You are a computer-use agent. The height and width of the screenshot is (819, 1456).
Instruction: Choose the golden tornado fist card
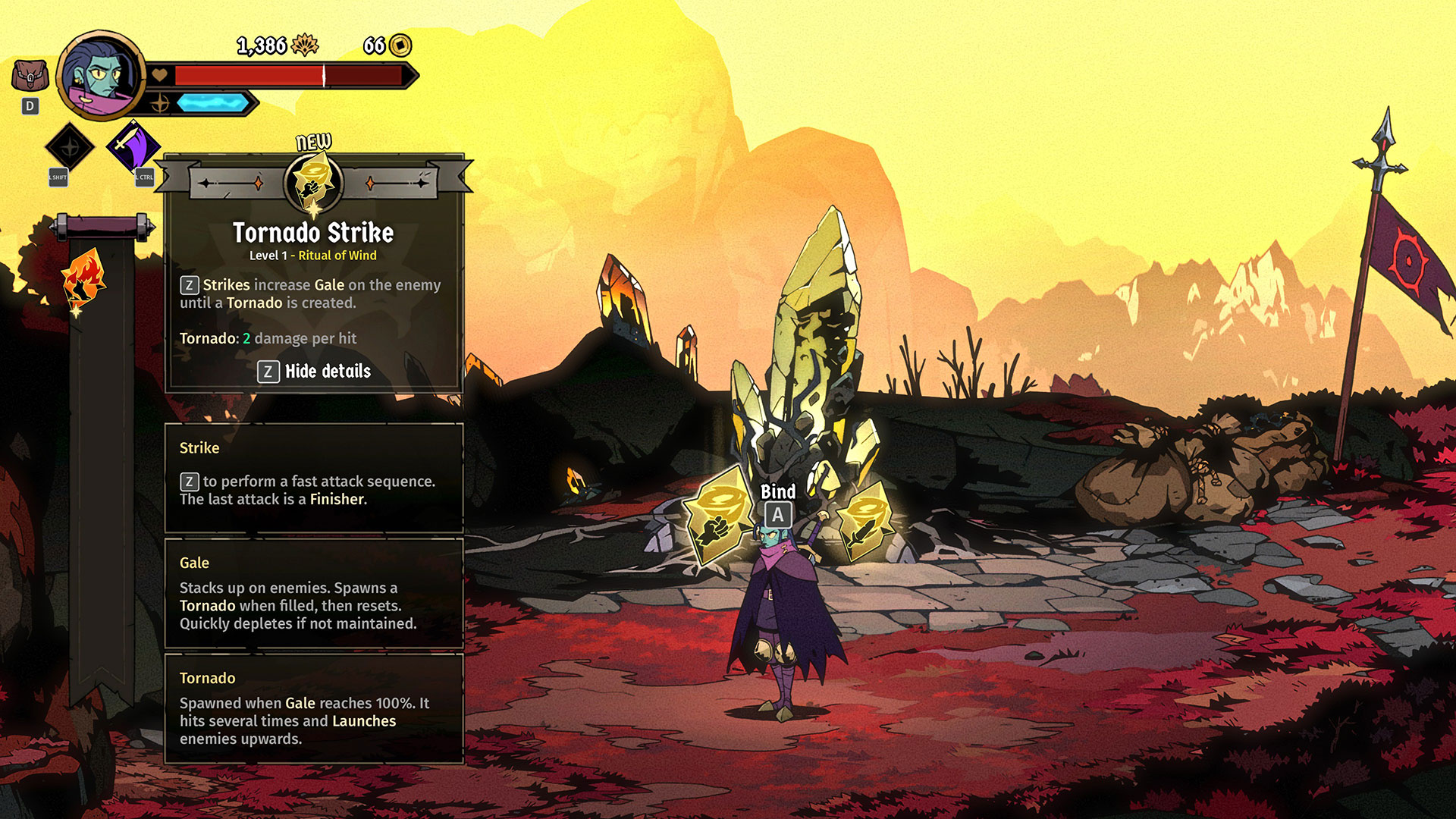[x=716, y=516]
